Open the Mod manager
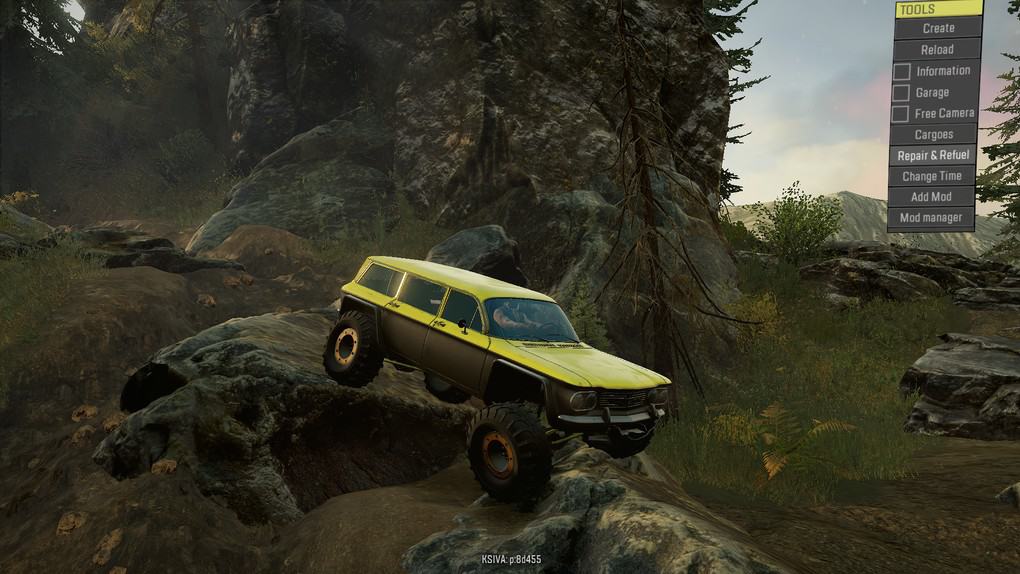1020x574 pixels. pos(930,218)
